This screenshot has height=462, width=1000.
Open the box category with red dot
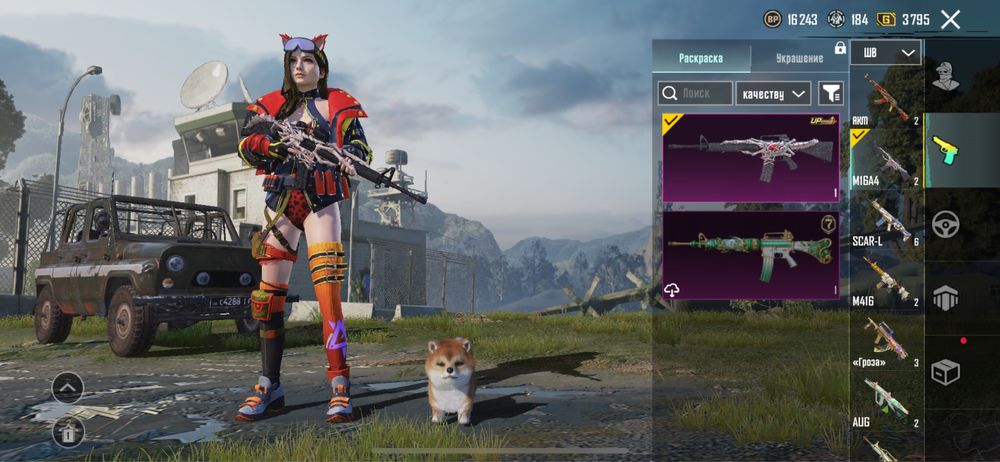click(x=946, y=371)
